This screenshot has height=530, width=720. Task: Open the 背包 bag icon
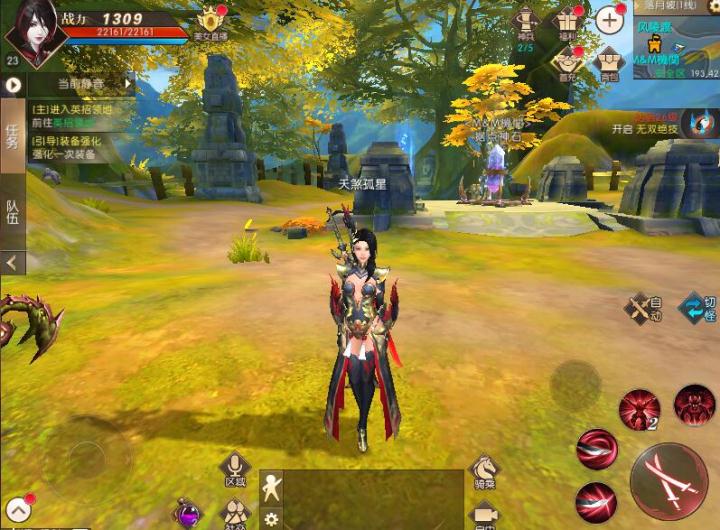point(609,63)
